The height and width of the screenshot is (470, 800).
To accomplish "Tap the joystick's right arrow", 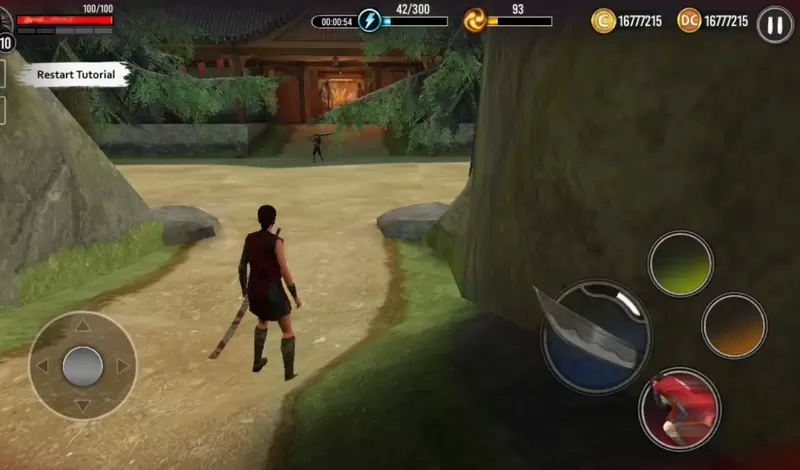I will click(x=124, y=366).
